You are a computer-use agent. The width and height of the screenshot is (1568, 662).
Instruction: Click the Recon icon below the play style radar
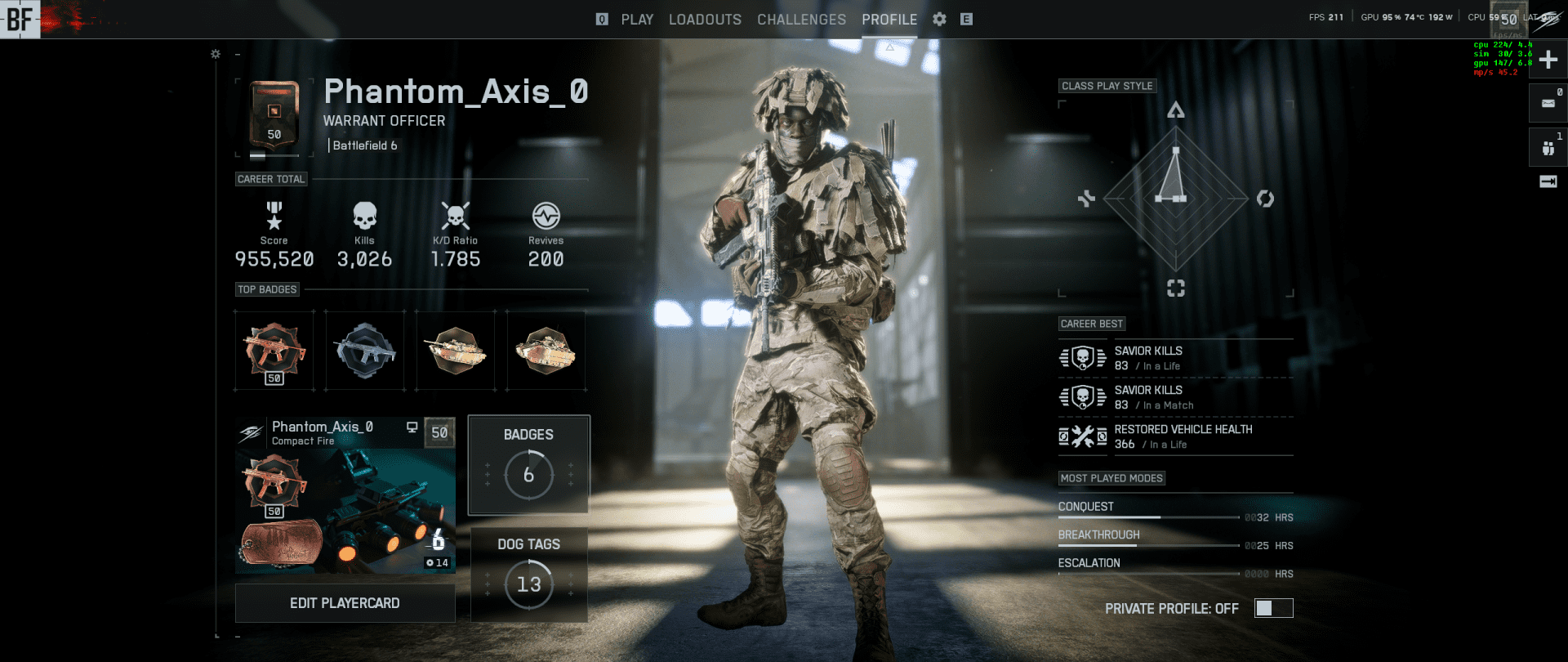[x=1176, y=288]
